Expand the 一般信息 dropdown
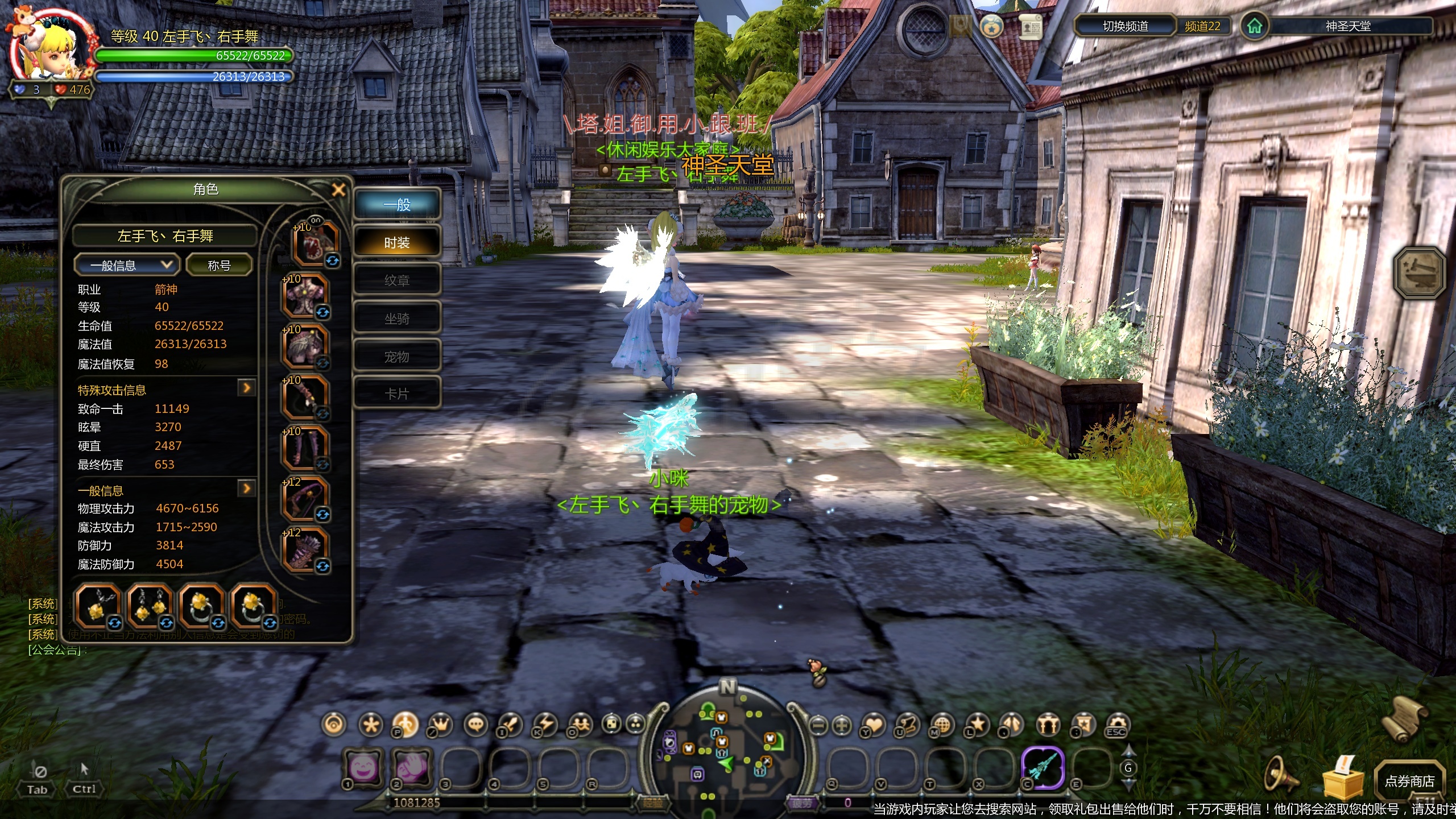Viewport: 1456px width, 819px height. pyautogui.click(x=126, y=265)
